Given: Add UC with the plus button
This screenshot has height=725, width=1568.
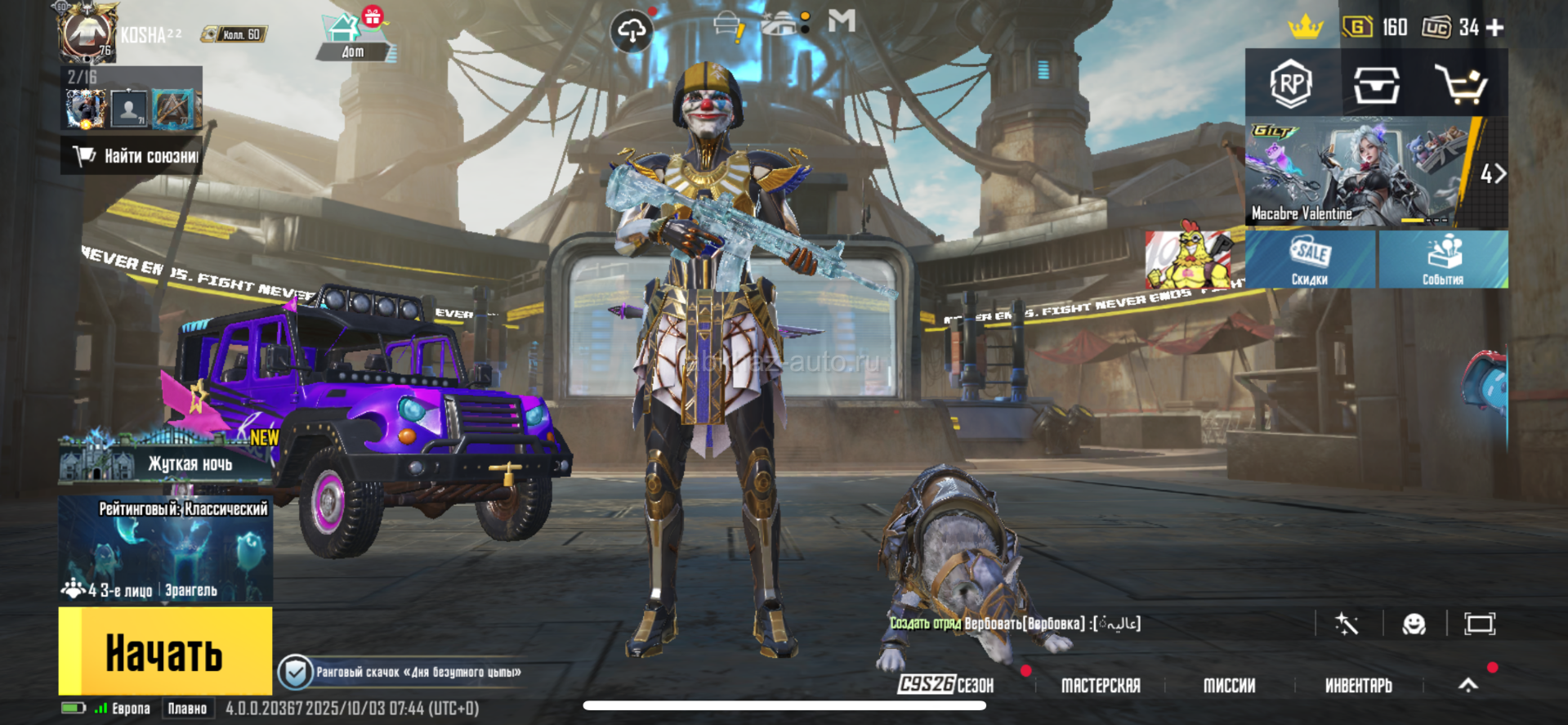Looking at the screenshot, I should [x=1495, y=28].
